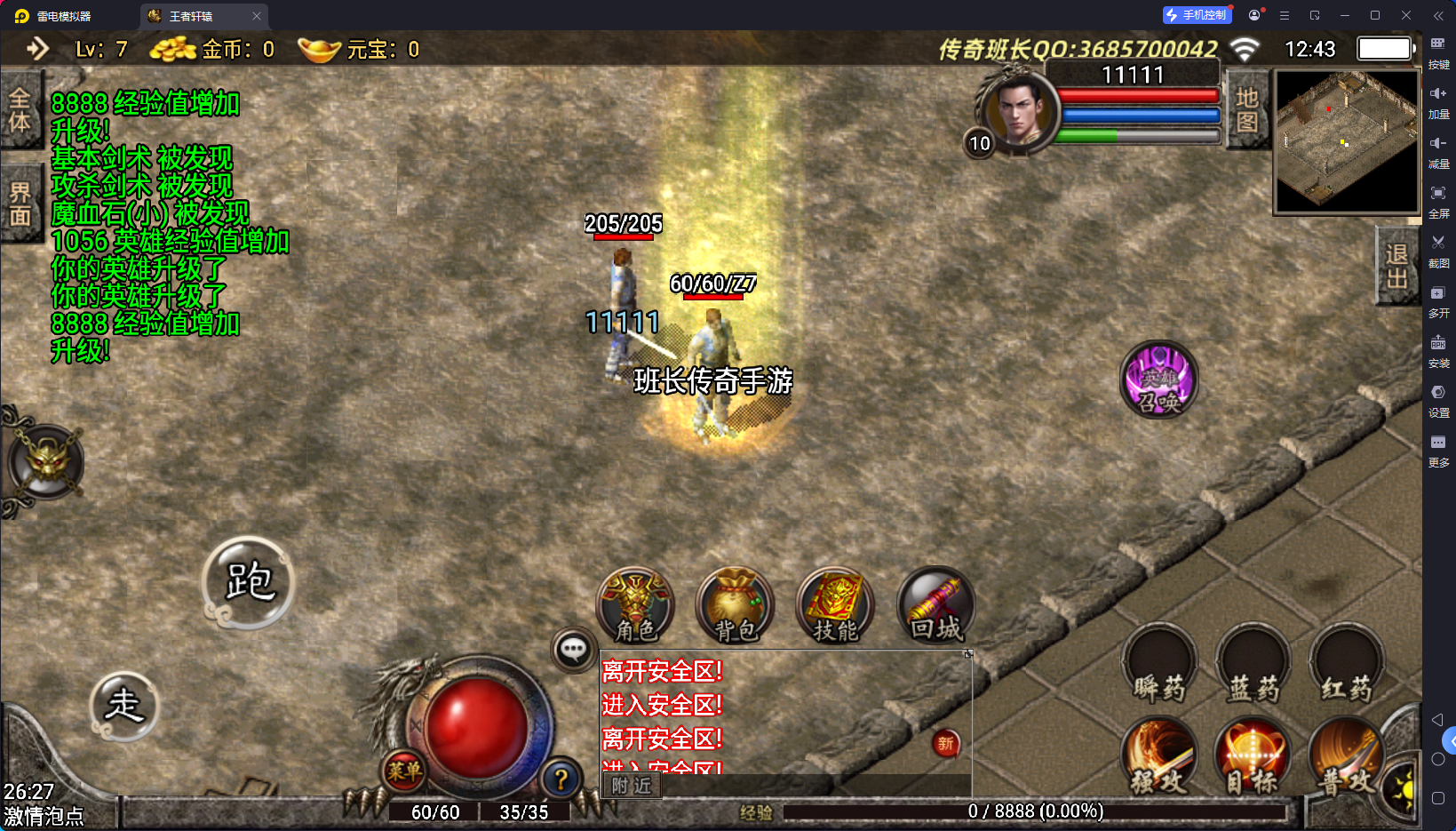Select the 走 walk mode button

click(124, 706)
